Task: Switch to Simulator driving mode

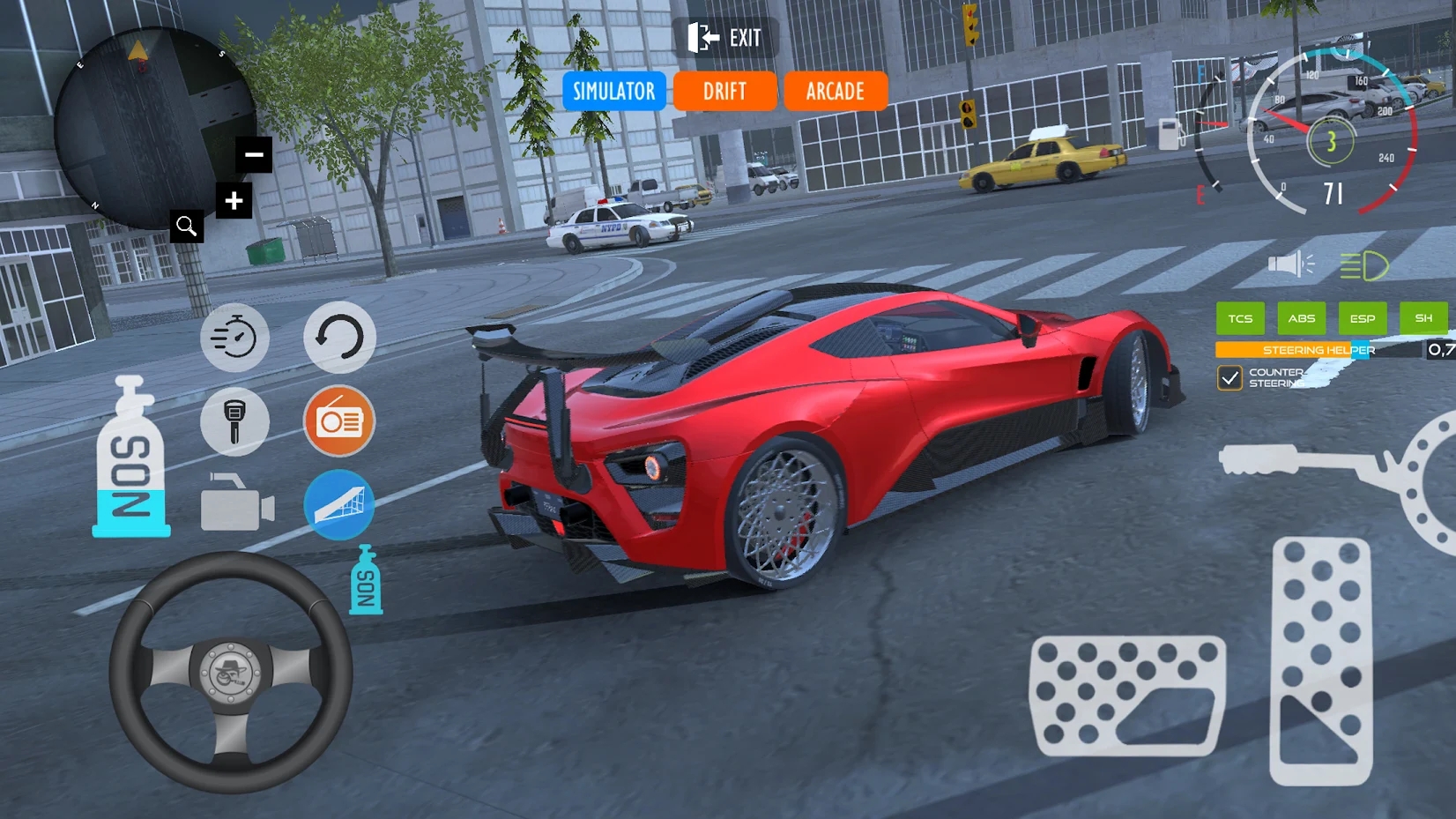Action: click(614, 91)
